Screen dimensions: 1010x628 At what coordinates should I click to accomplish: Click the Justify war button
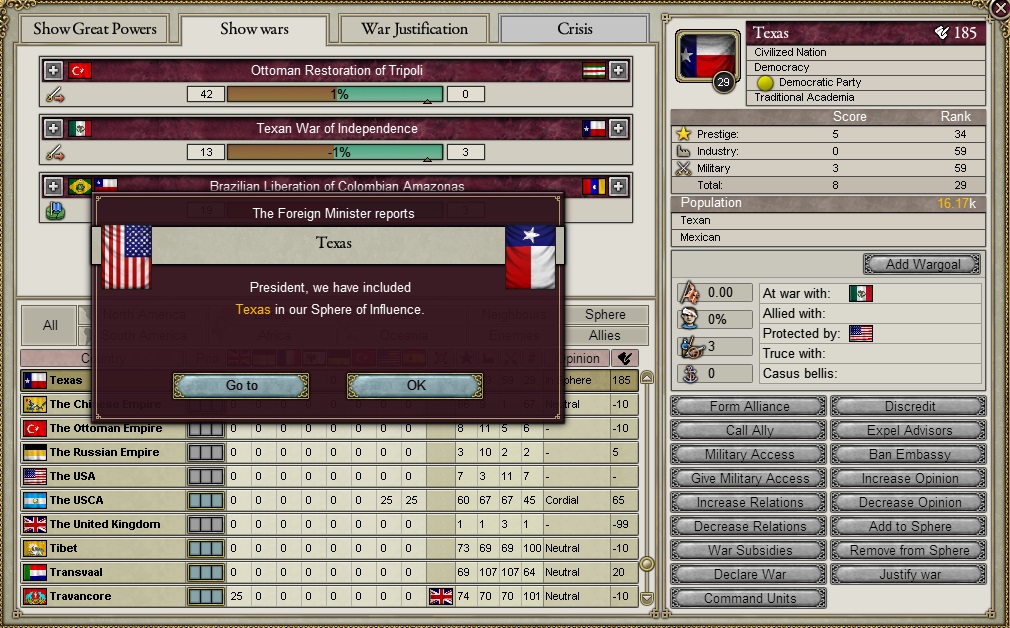click(909, 574)
